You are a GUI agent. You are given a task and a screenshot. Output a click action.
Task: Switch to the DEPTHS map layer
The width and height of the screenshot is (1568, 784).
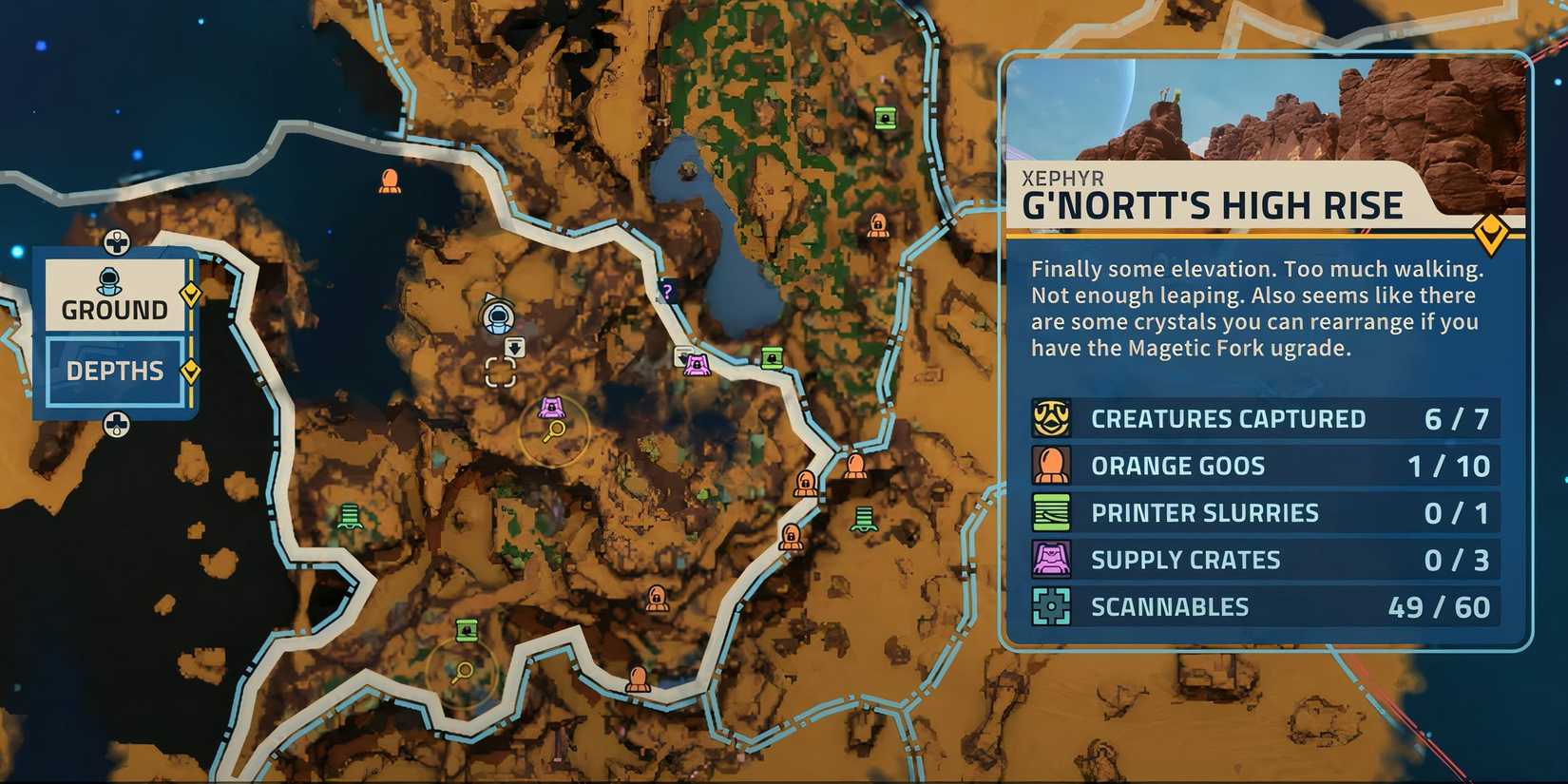click(114, 370)
